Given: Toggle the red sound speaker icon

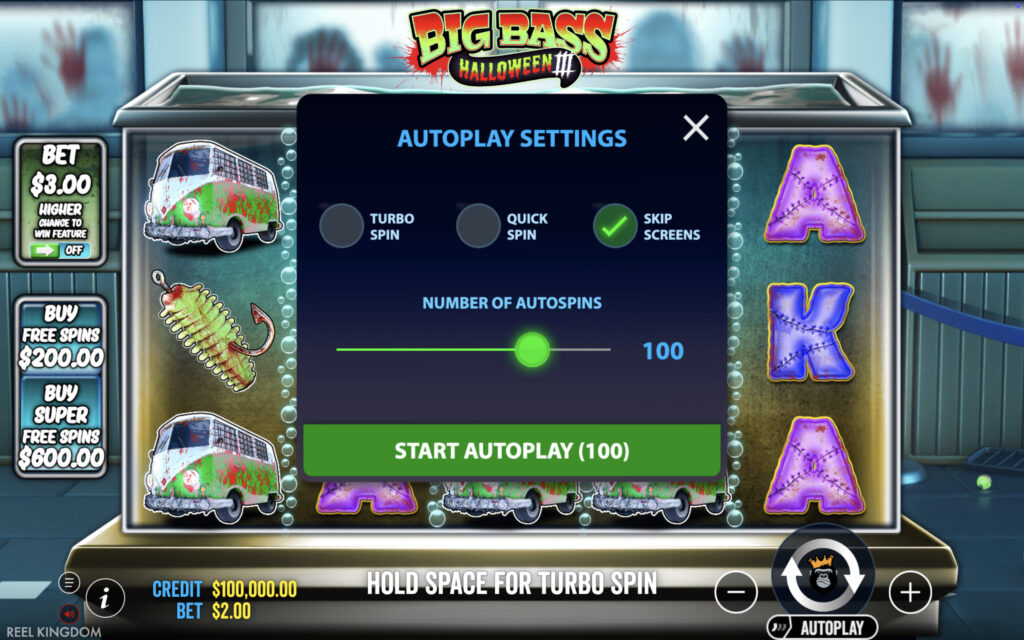Looking at the screenshot, I should click(69, 612).
